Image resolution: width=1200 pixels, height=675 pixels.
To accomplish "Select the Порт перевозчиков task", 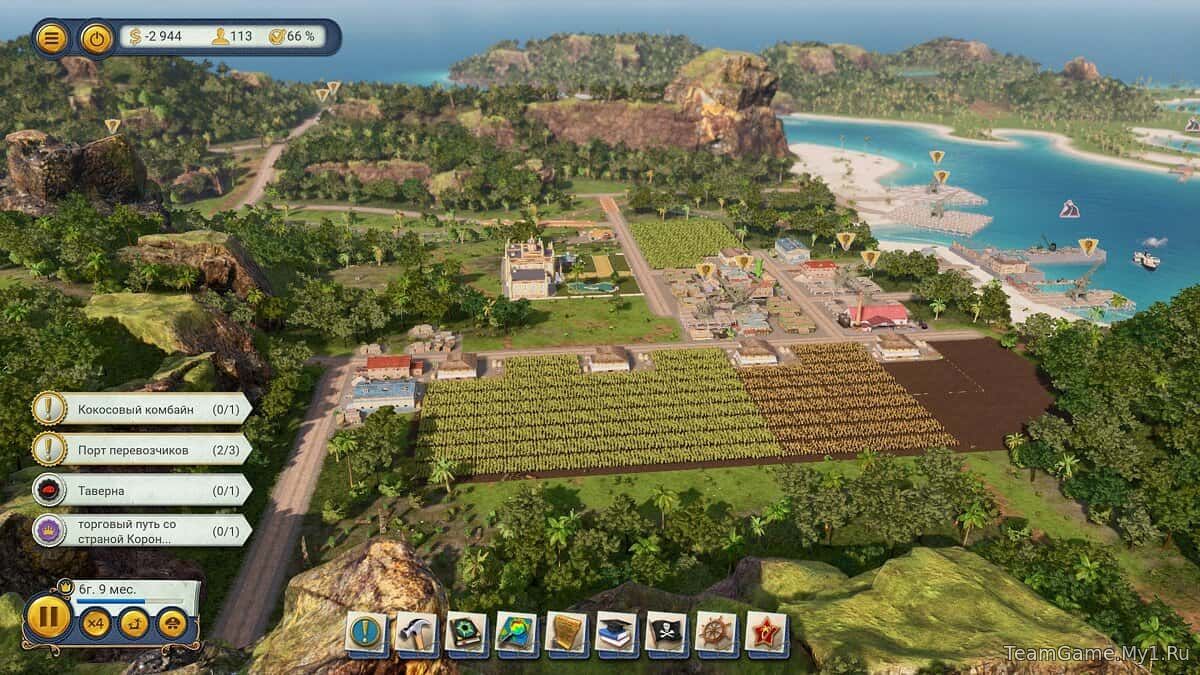I will (140, 450).
